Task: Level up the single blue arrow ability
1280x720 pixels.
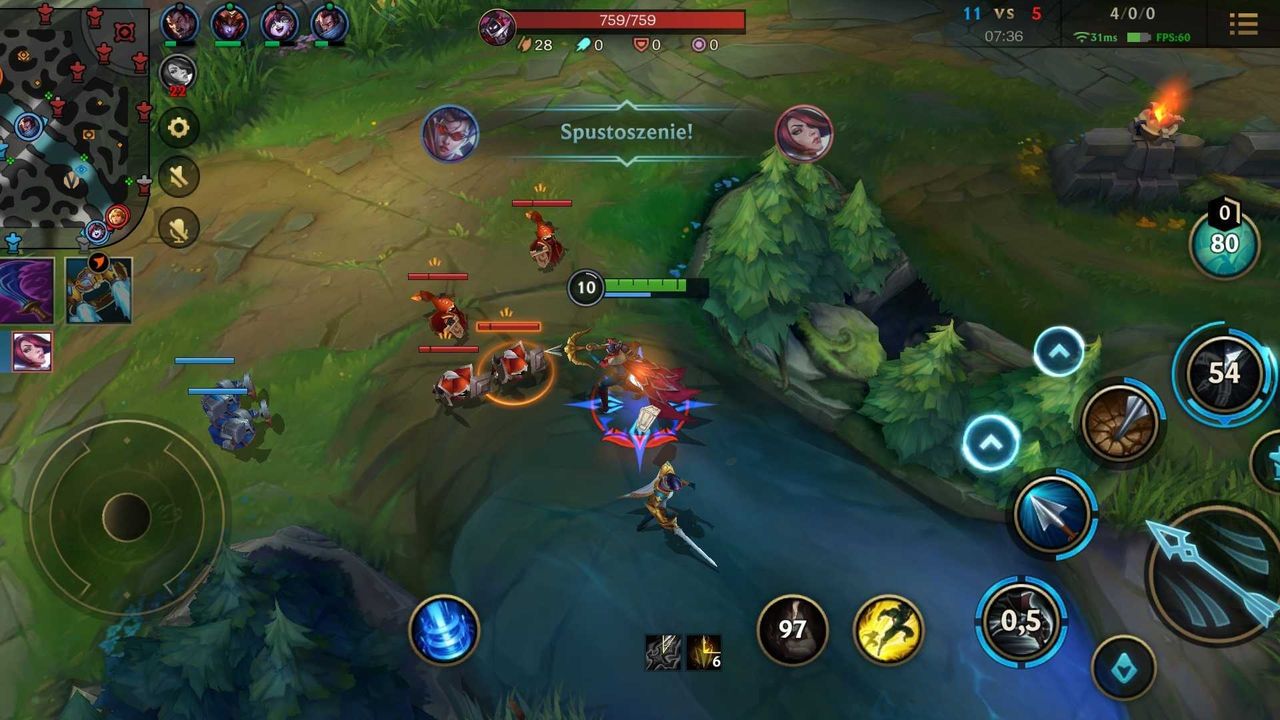Action: pyautogui.click(x=991, y=442)
